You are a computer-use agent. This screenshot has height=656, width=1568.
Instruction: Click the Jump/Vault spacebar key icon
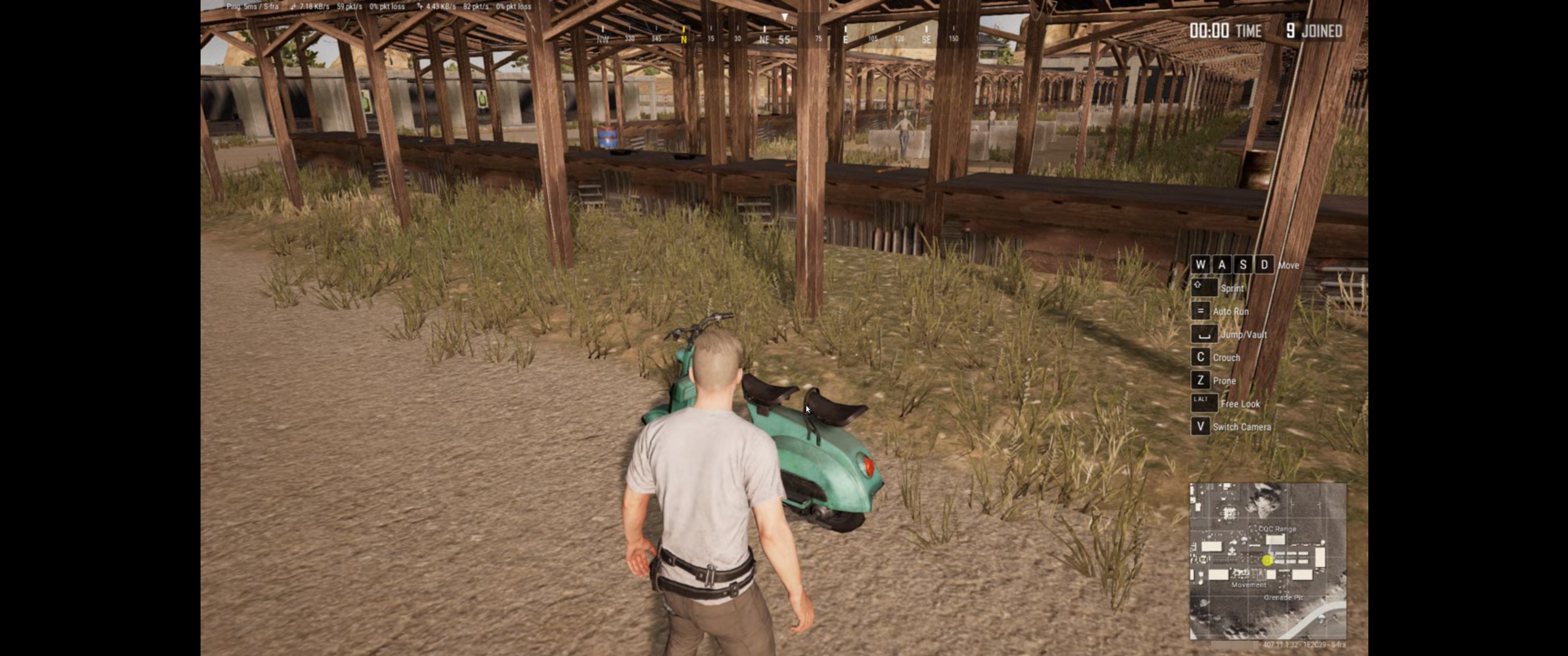(x=1203, y=334)
